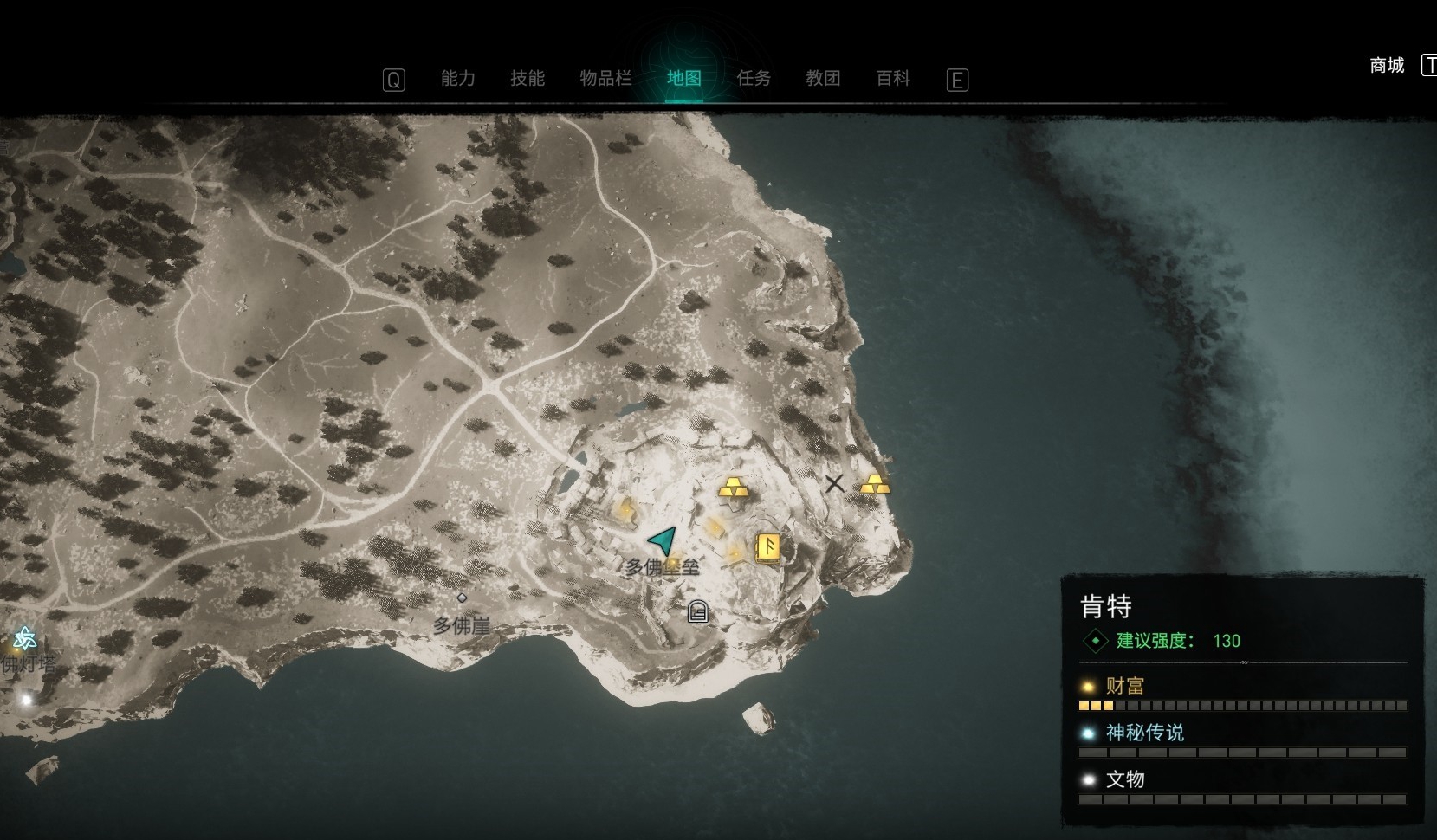
Task: Select the yellow rune ability book marker
Action: point(767,547)
